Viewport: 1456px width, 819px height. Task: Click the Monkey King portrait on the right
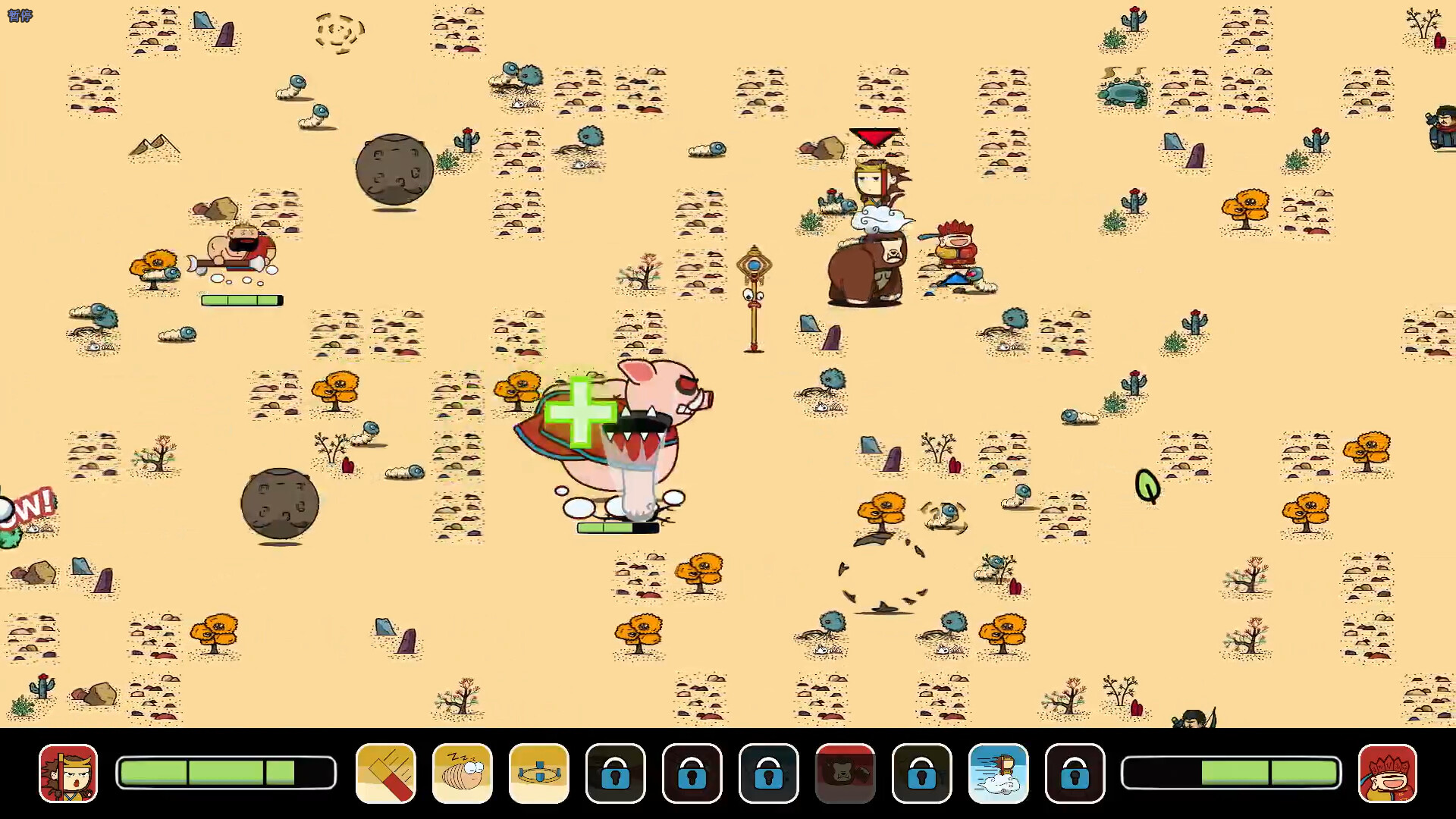click(1389, 773)
